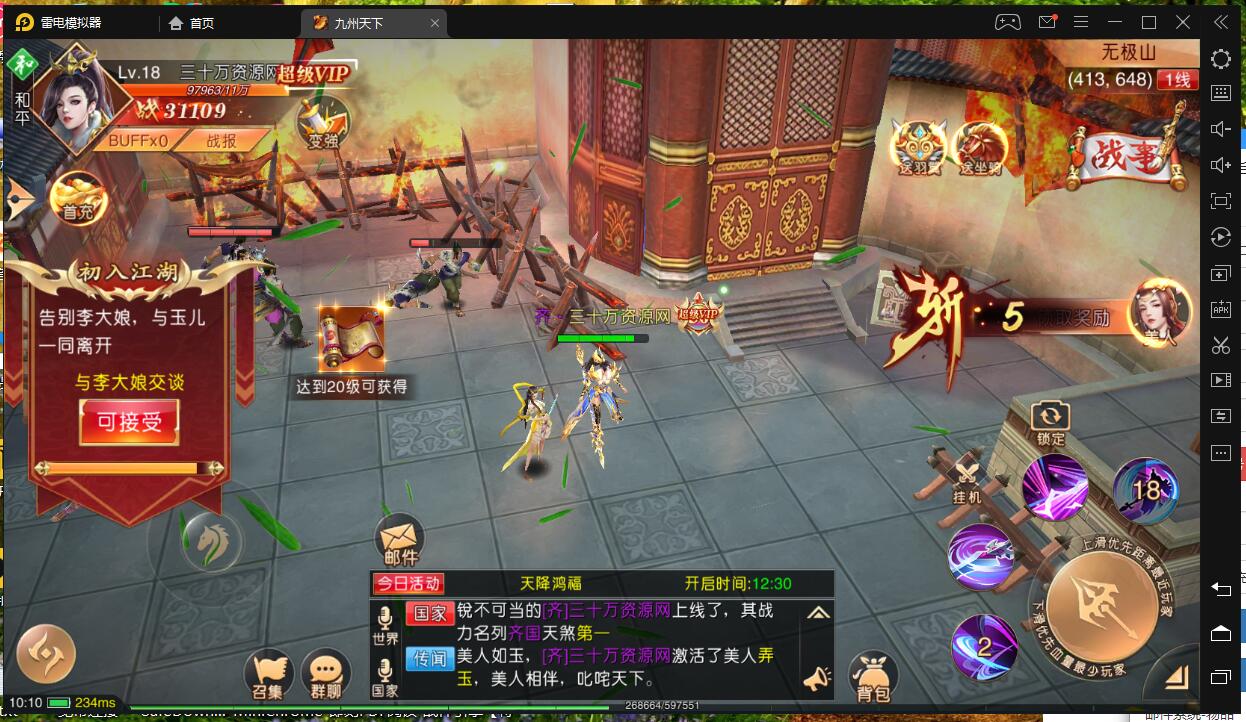Activate the 锁定 target lock button
The image size is (1246, 722).
coord(1050,422)
